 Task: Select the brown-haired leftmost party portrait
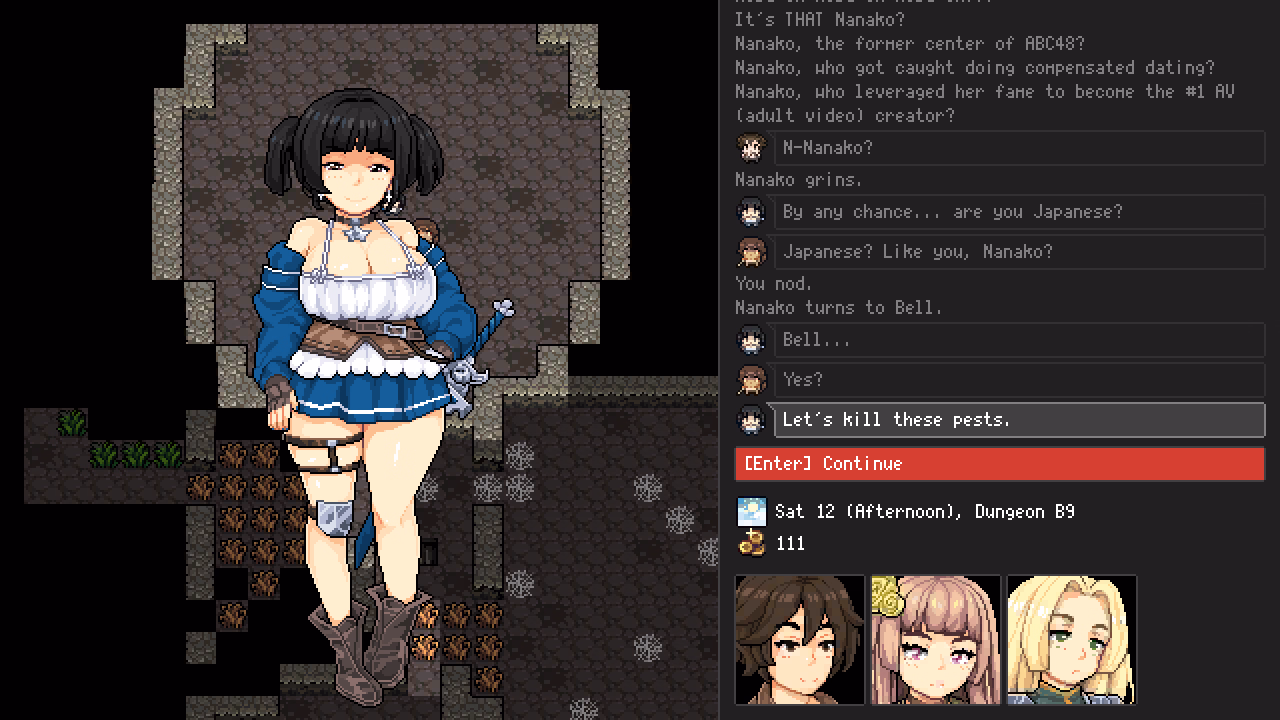click(799, 640)
